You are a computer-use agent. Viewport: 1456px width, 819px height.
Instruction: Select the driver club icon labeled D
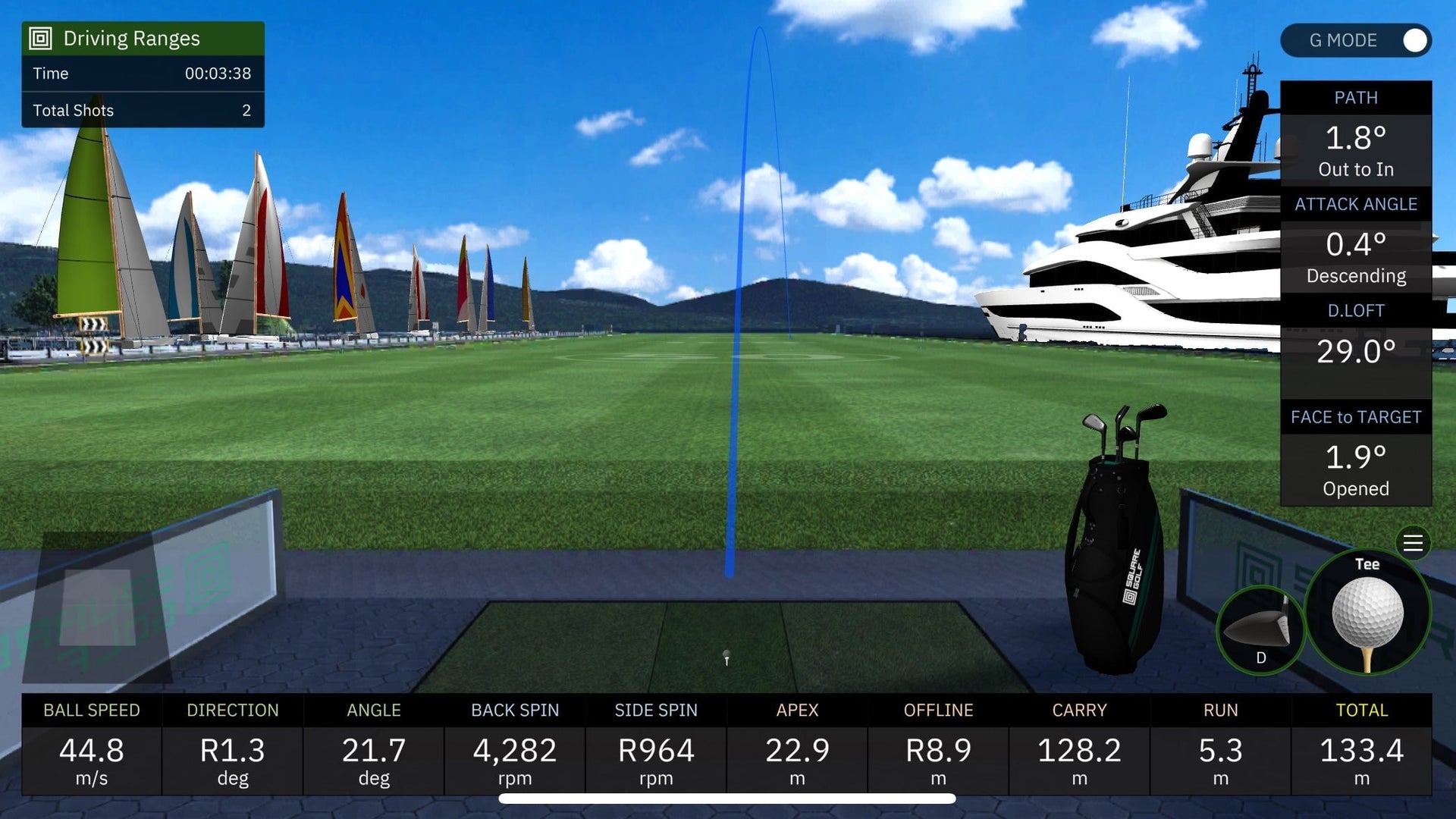click(x=1259, y=626)
